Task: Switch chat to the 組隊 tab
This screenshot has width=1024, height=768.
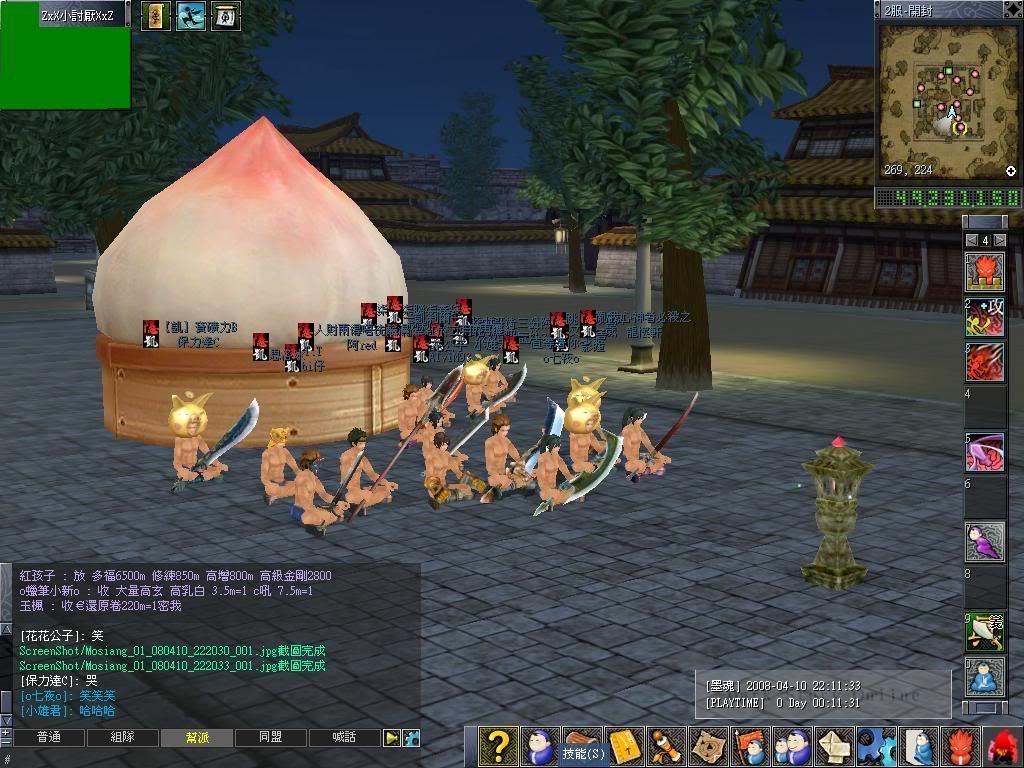Action: (x=122, y=738)
